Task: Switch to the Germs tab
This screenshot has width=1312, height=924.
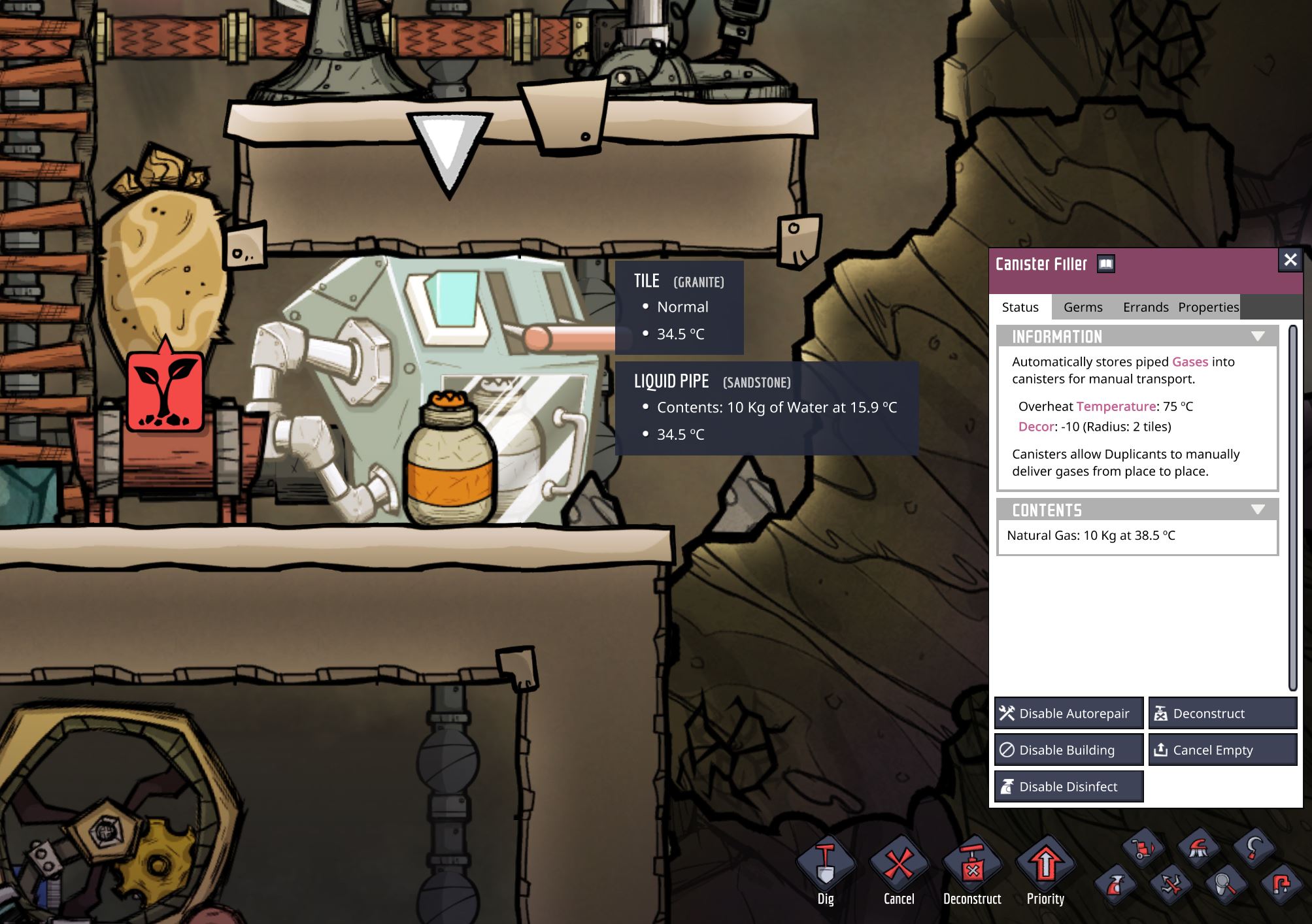Action: click(x=1082, y=307)
